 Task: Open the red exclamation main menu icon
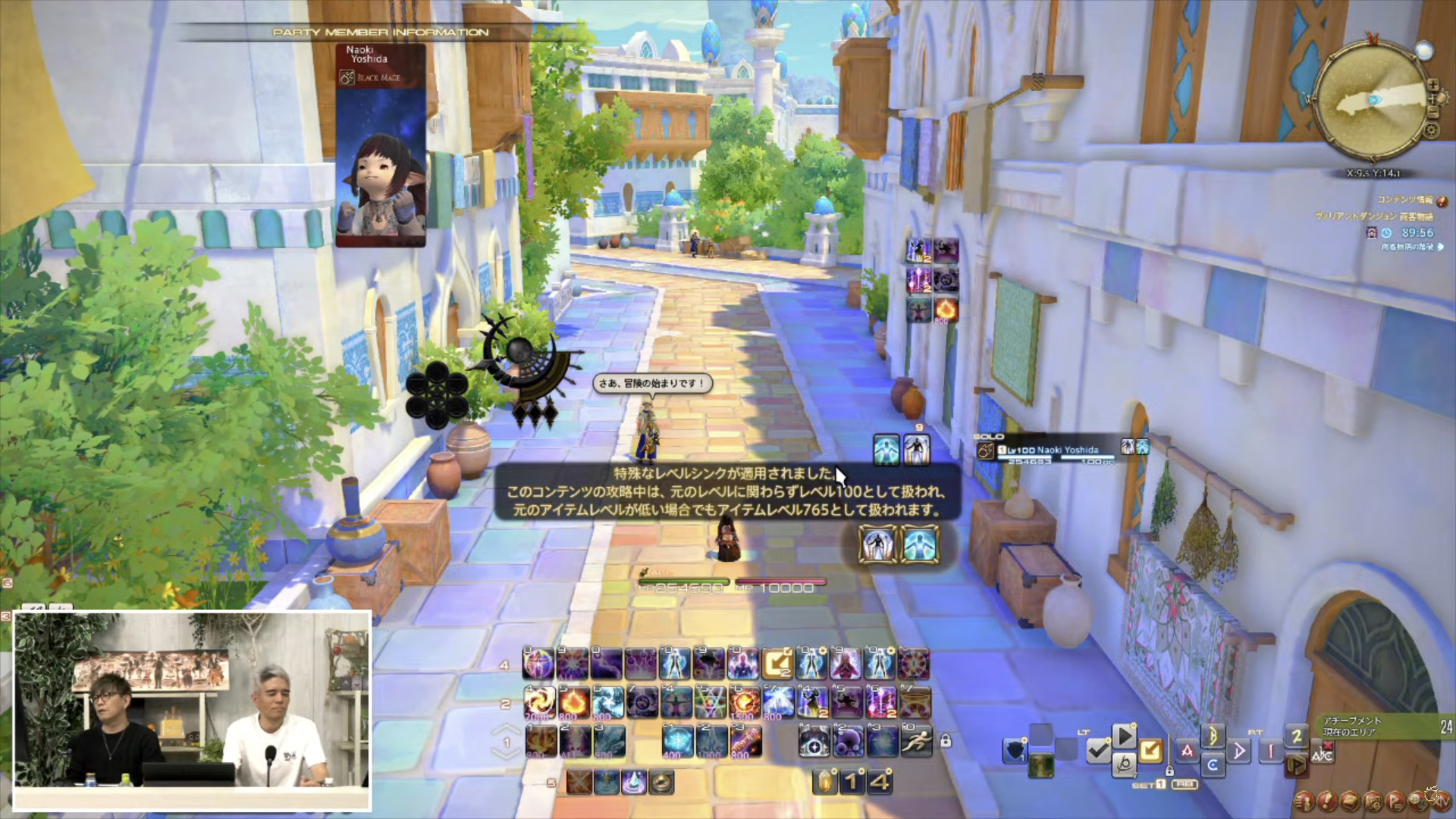pyautogui.click(x=1327, y=801)
